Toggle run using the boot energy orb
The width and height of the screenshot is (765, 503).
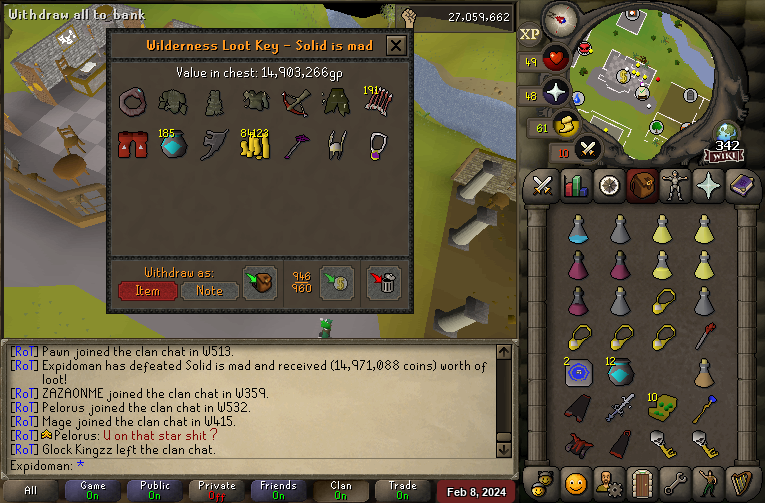point(566,125)
